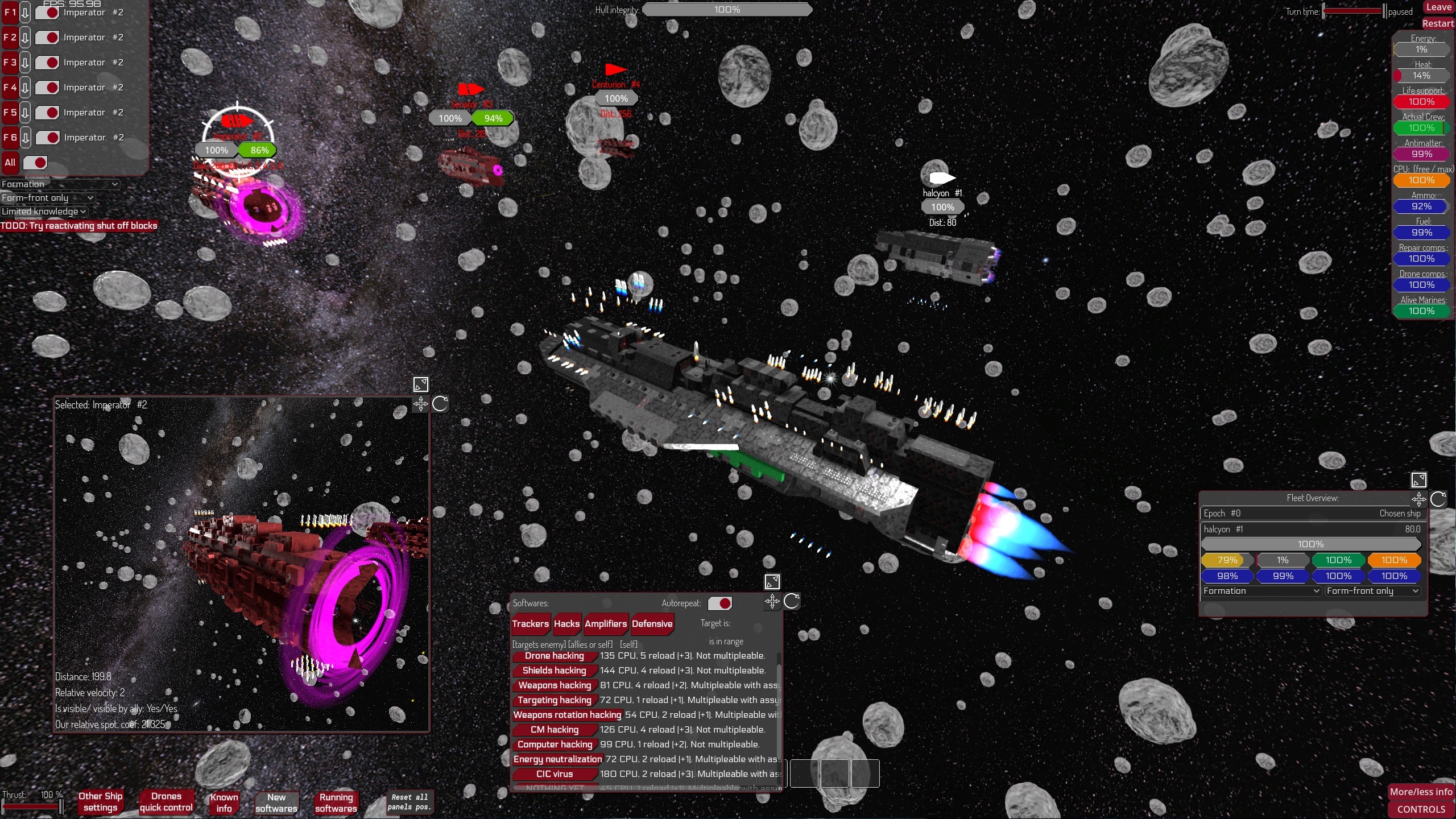Open the New softwares panel

pos(276,803)
